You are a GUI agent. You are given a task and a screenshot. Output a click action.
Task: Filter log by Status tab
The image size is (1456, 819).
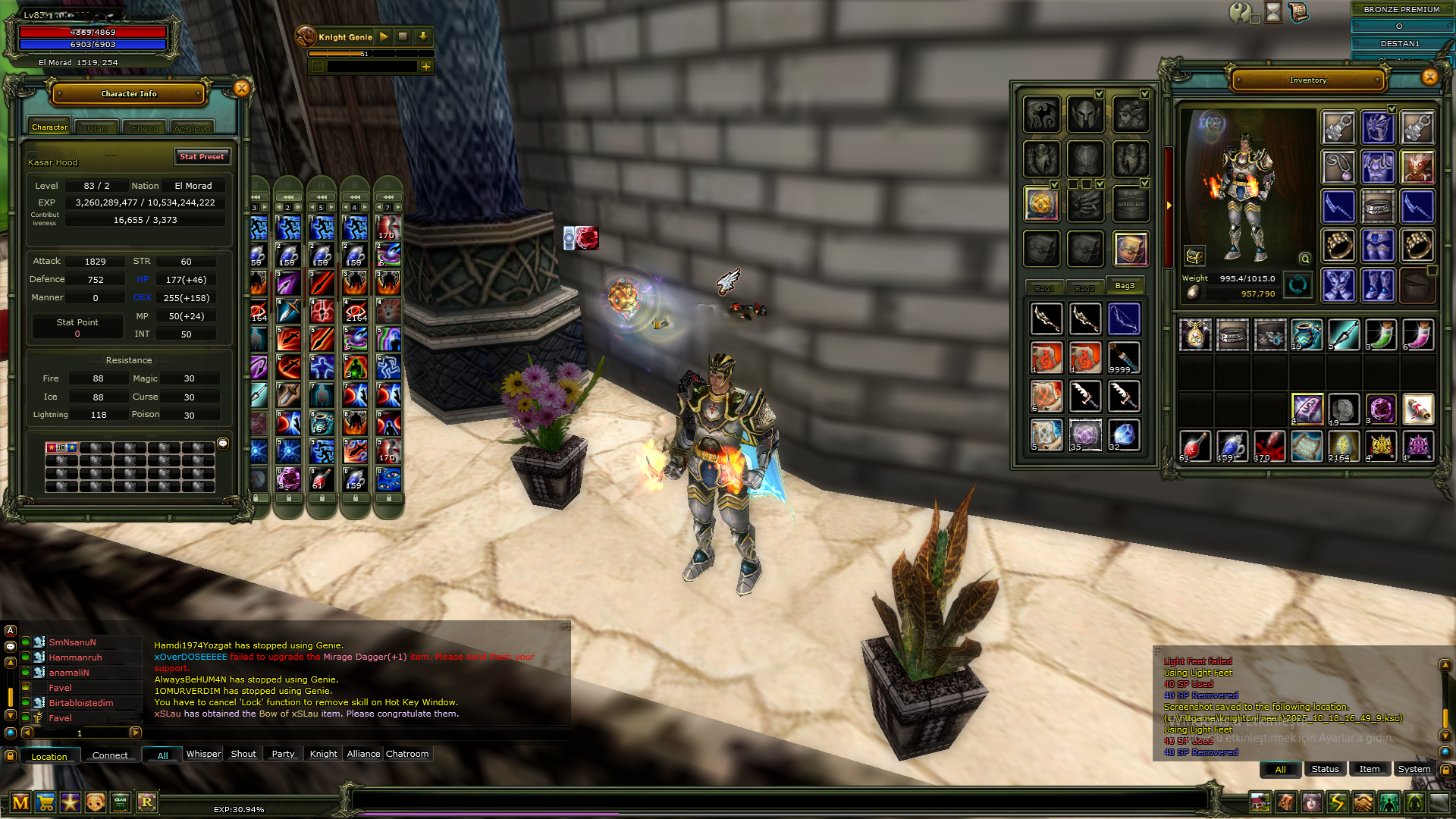[1325, 769]
